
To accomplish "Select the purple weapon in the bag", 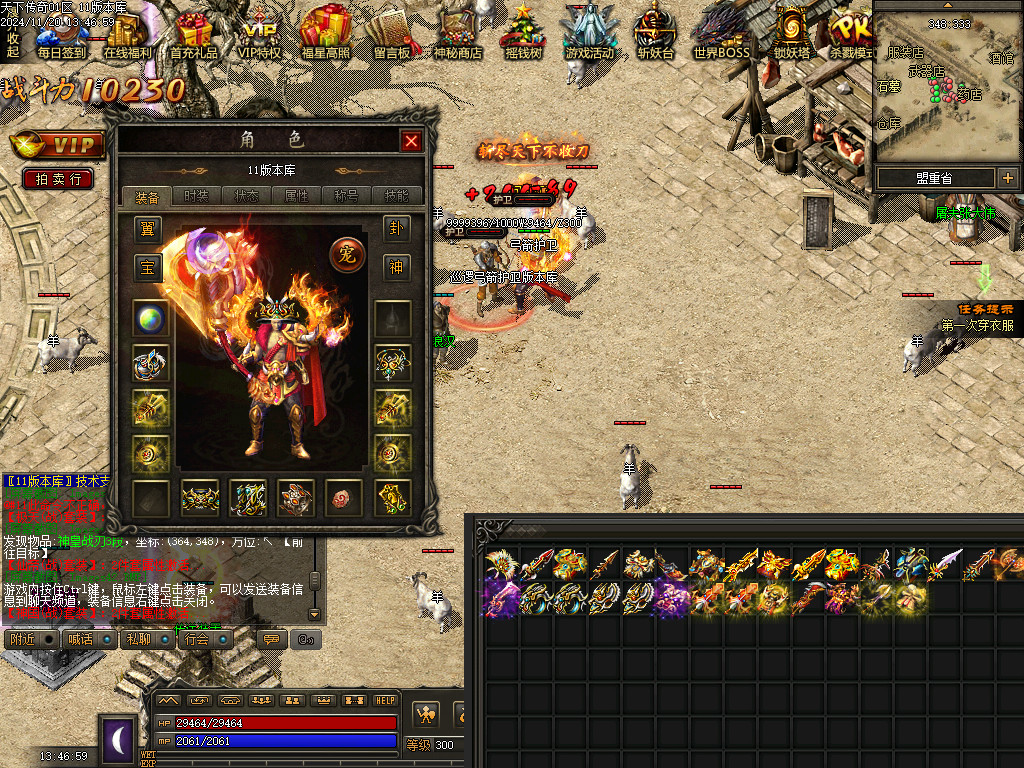I will [x=498, y=599].
